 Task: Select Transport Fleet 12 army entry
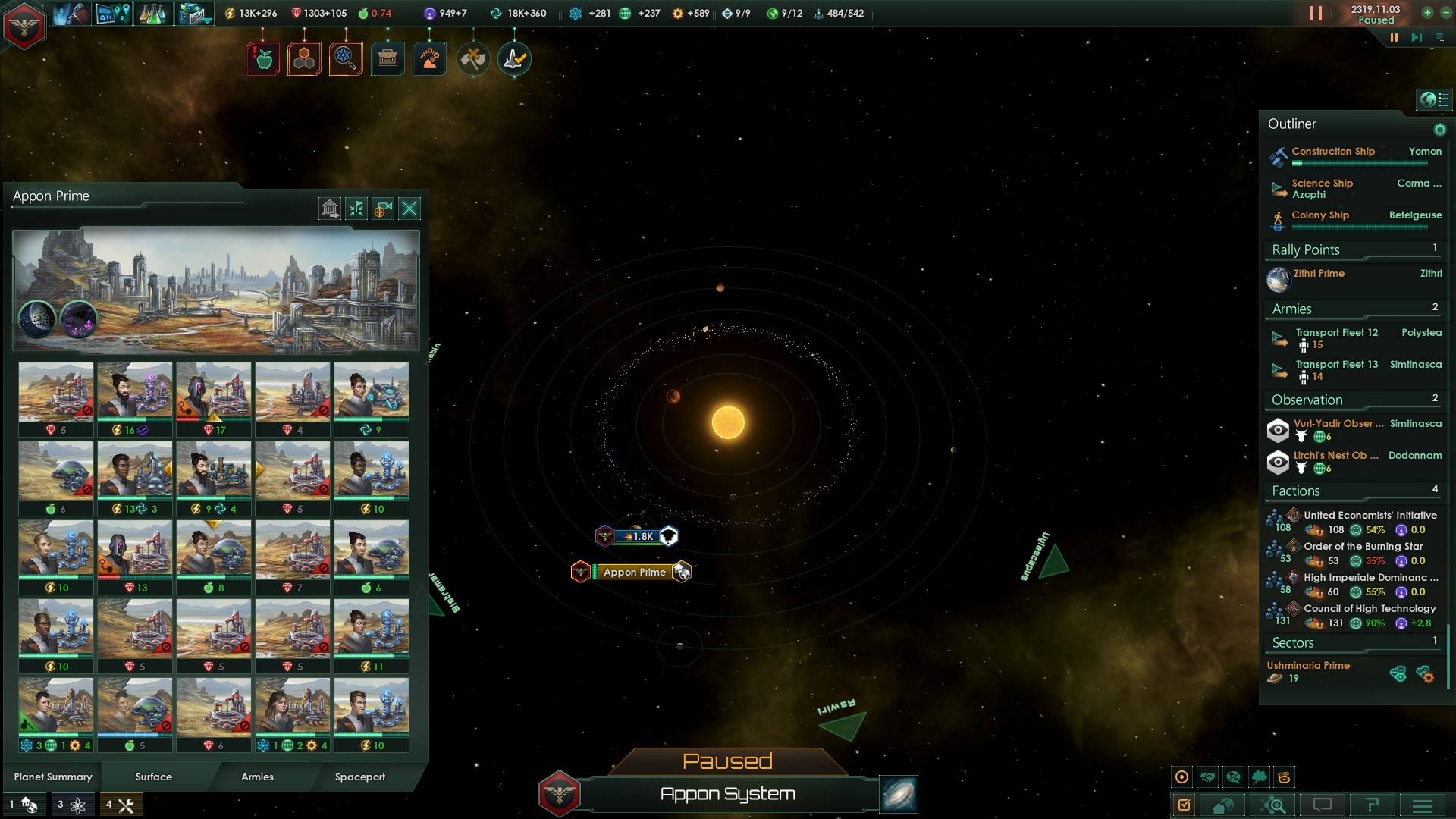[x=1336, y=333]
